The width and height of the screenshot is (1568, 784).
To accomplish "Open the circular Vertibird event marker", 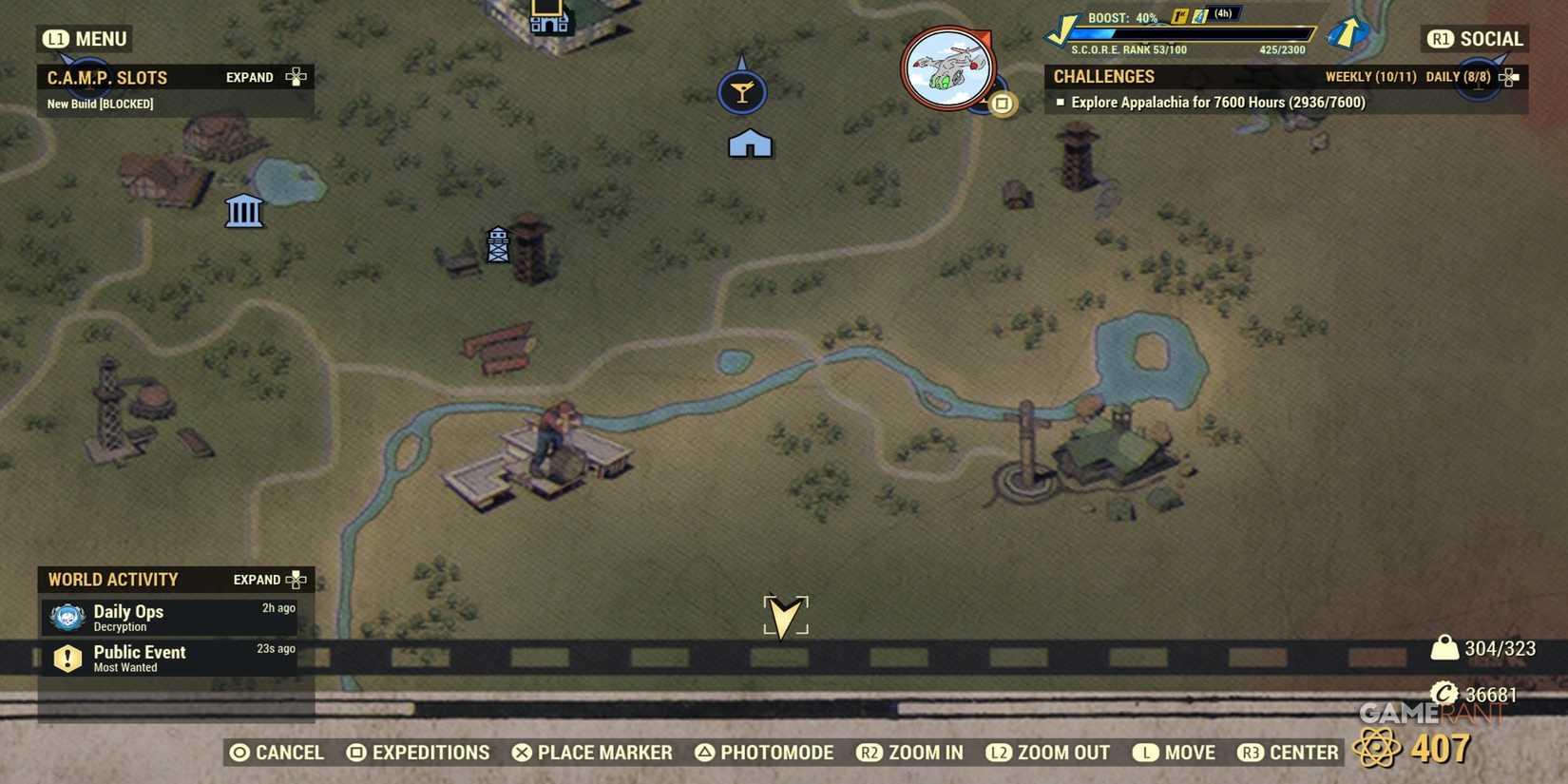I will 947,67.
